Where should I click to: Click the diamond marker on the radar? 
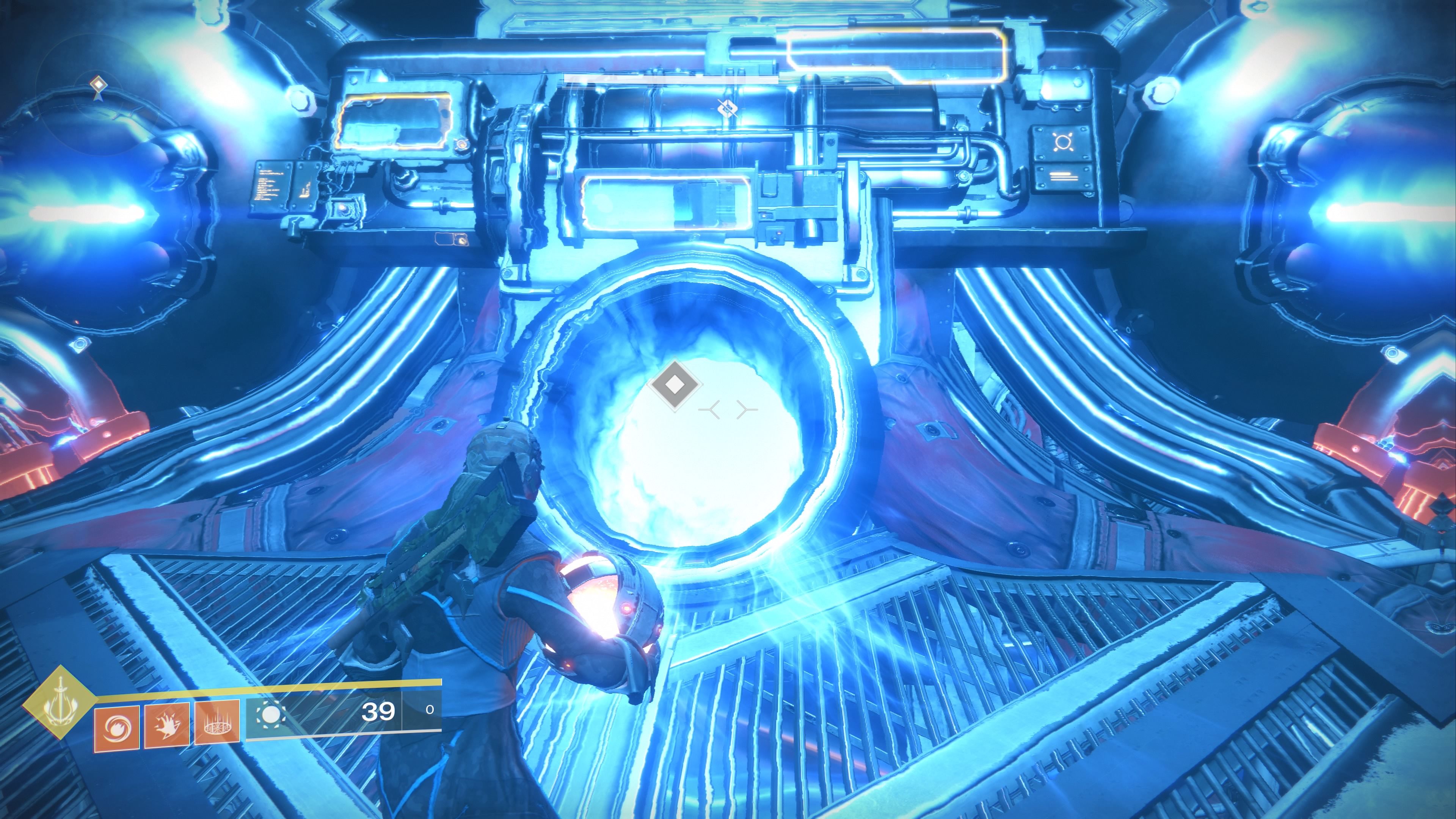point(98,85)
